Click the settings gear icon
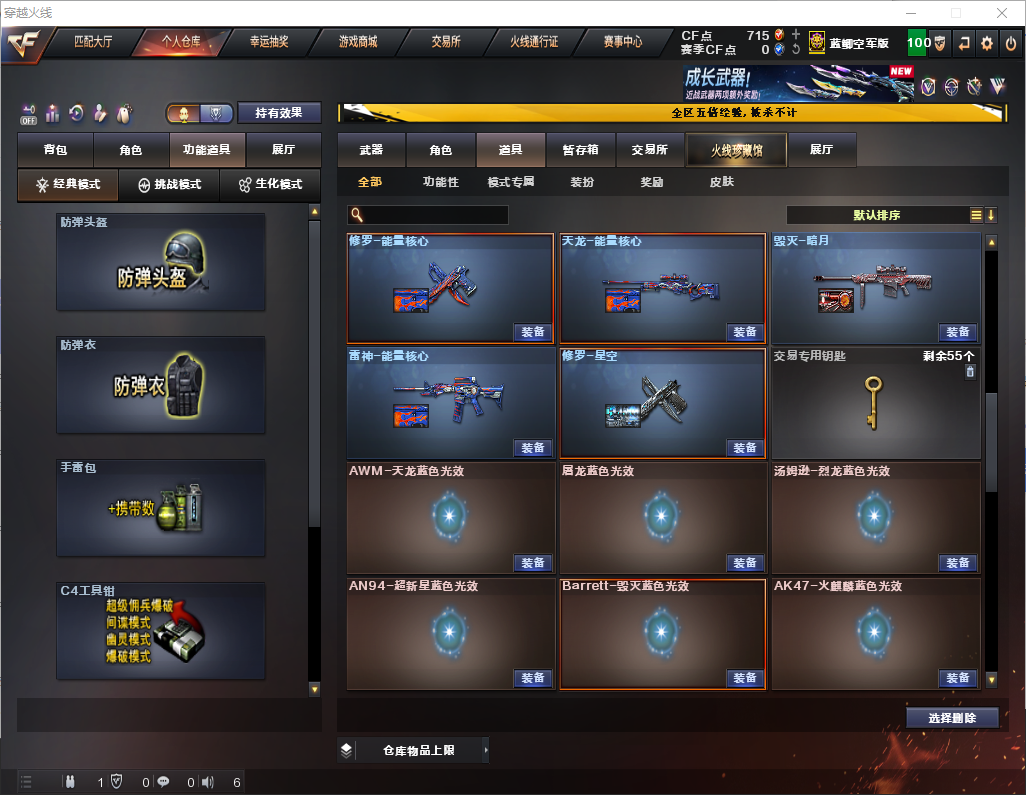Image resolution: width=1026 pixels, height=795 pixels. pyautogui.click(x=987, y=43)
